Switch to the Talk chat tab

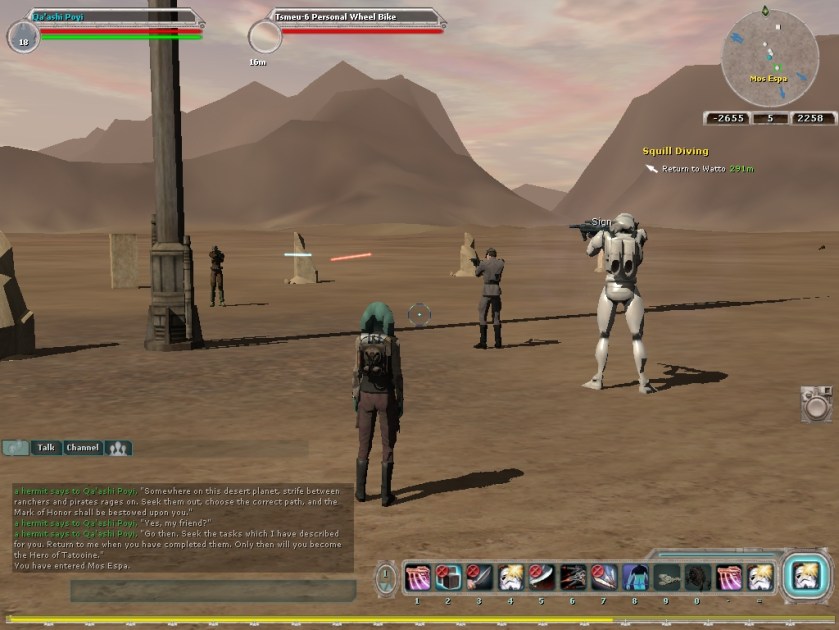click(46, 448)
